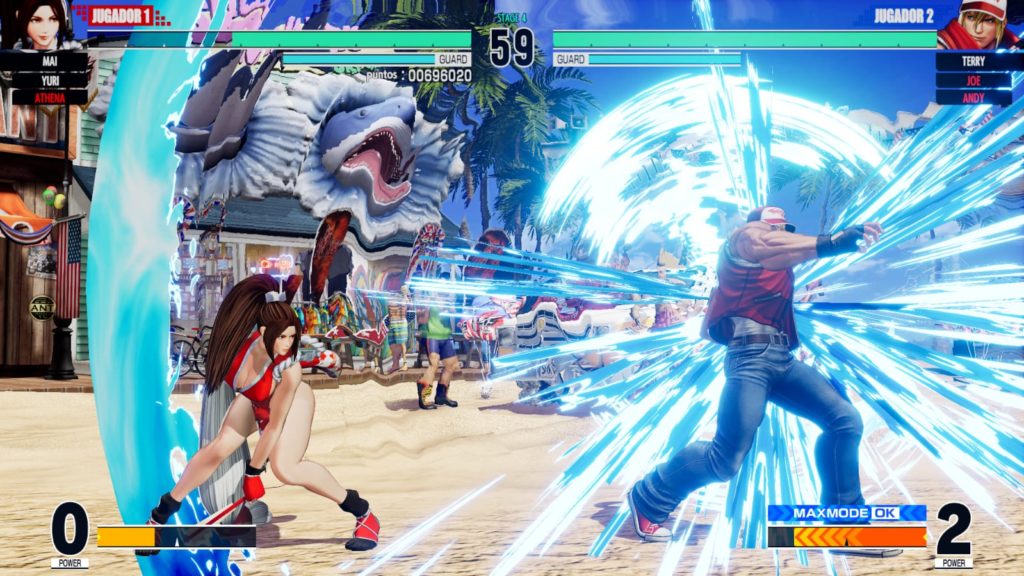The height and width of the screenshot is (576, 1024).
Task: Select the JOE team member label
Action: pyautogui.click(x=973, y=79)
